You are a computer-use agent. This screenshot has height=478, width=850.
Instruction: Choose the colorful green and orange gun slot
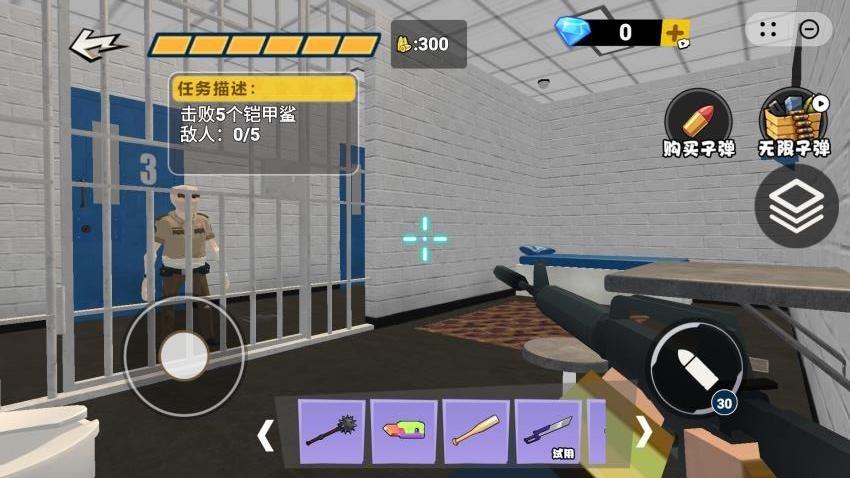point(404,432)
